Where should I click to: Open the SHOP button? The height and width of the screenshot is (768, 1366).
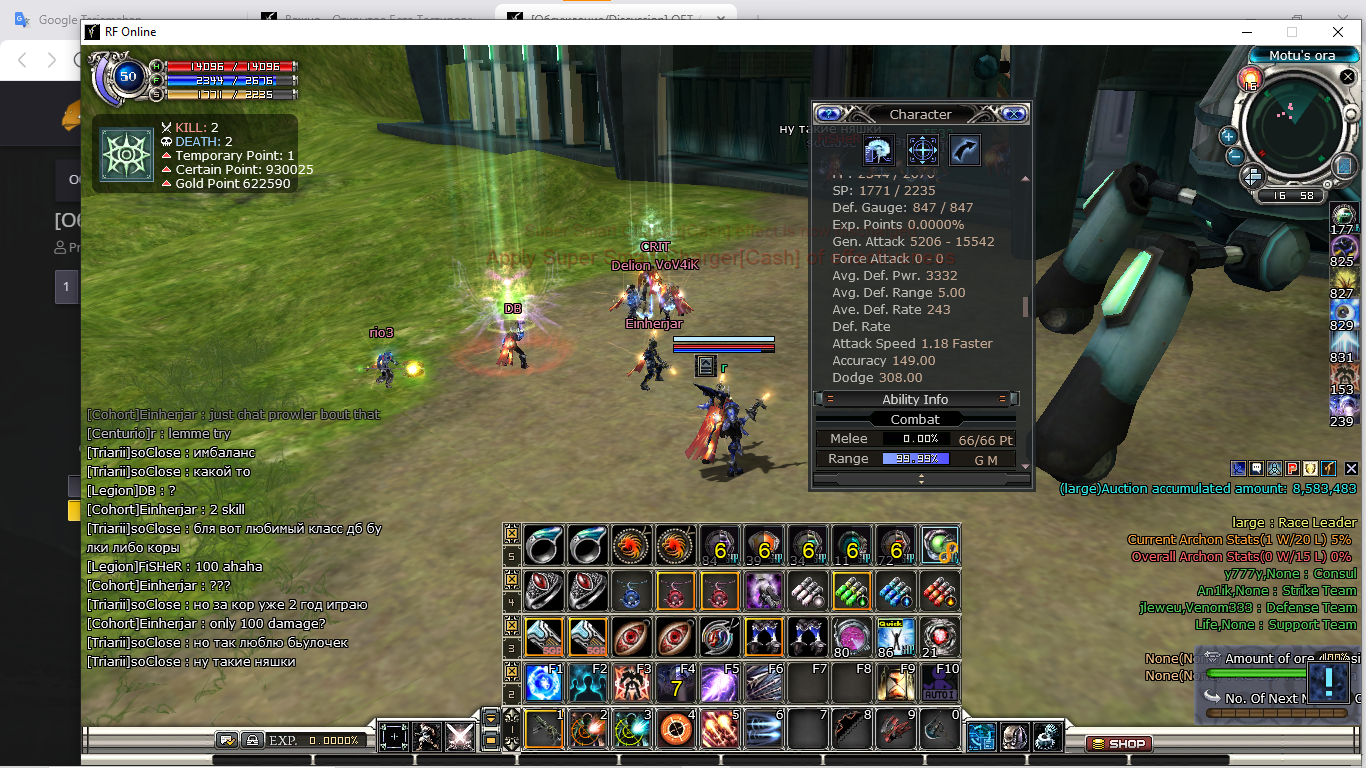click(x=1119, y=743)
